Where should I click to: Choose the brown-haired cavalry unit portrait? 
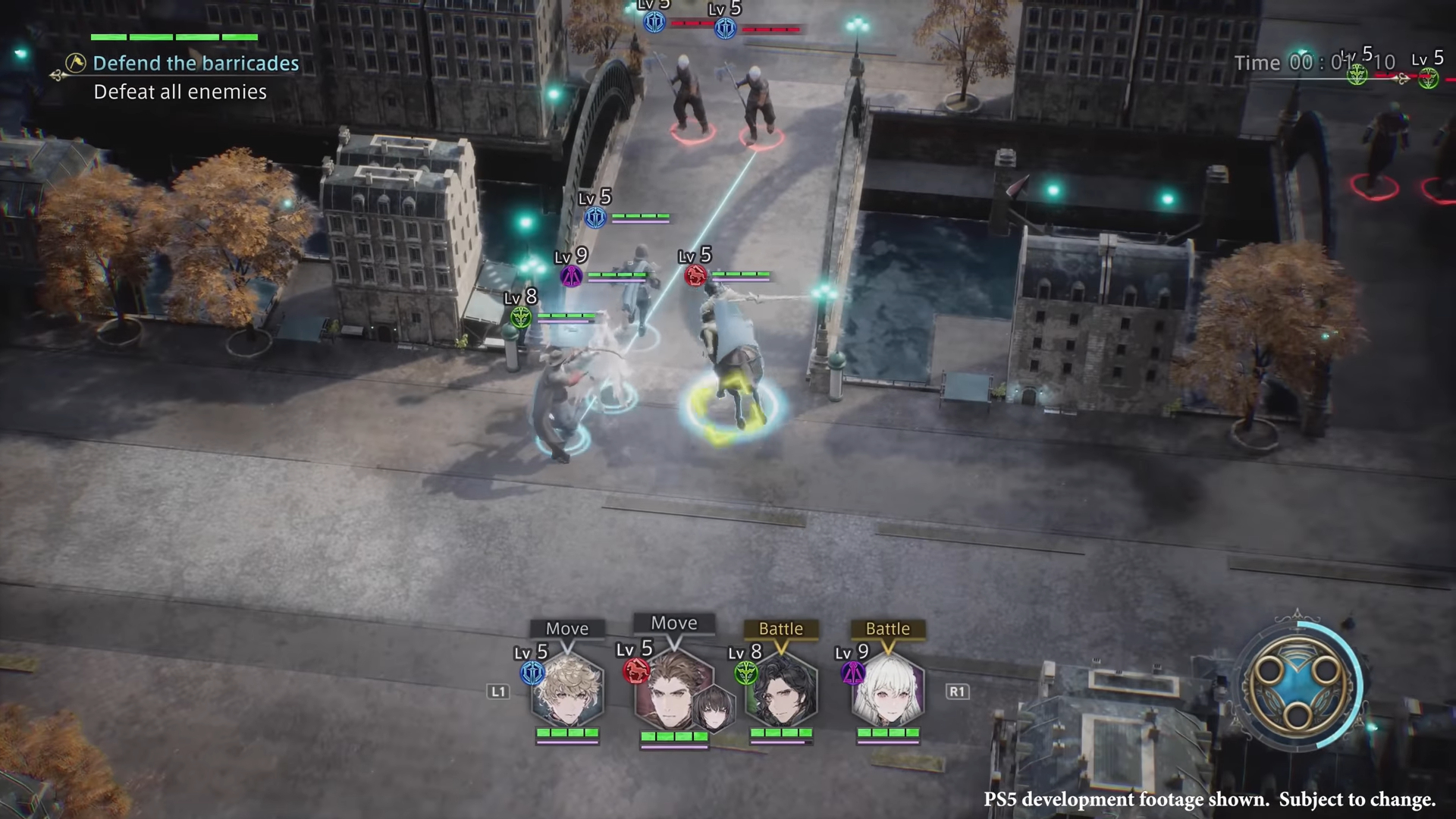pos(670,692)
